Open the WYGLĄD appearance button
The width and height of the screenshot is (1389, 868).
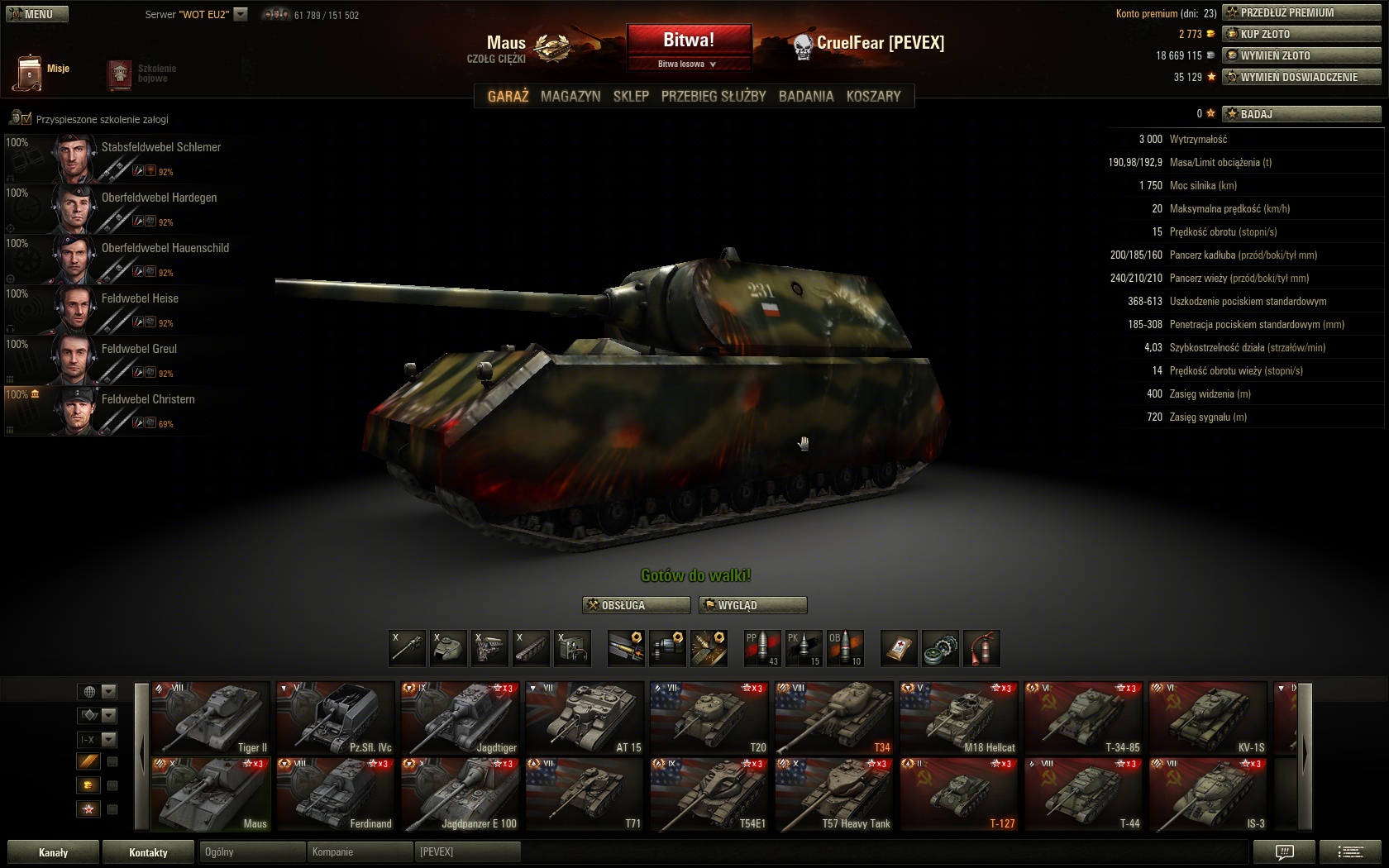(x=752, y=605)
